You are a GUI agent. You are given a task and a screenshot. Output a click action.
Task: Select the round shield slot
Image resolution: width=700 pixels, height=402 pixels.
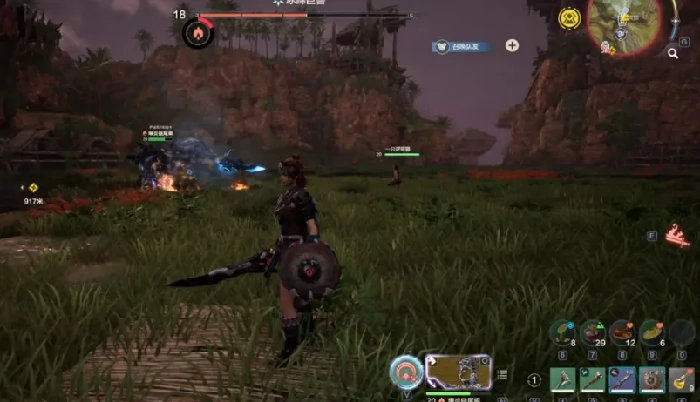tap(651, 380)
